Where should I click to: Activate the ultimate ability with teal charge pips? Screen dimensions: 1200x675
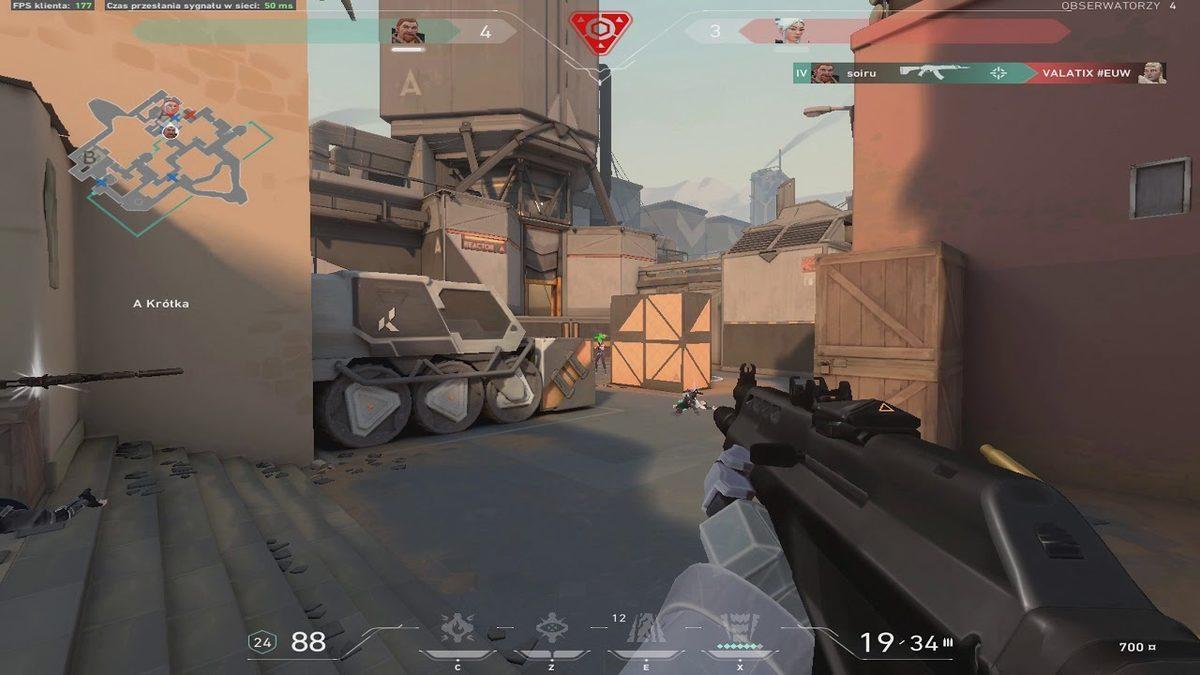[740, 629]
